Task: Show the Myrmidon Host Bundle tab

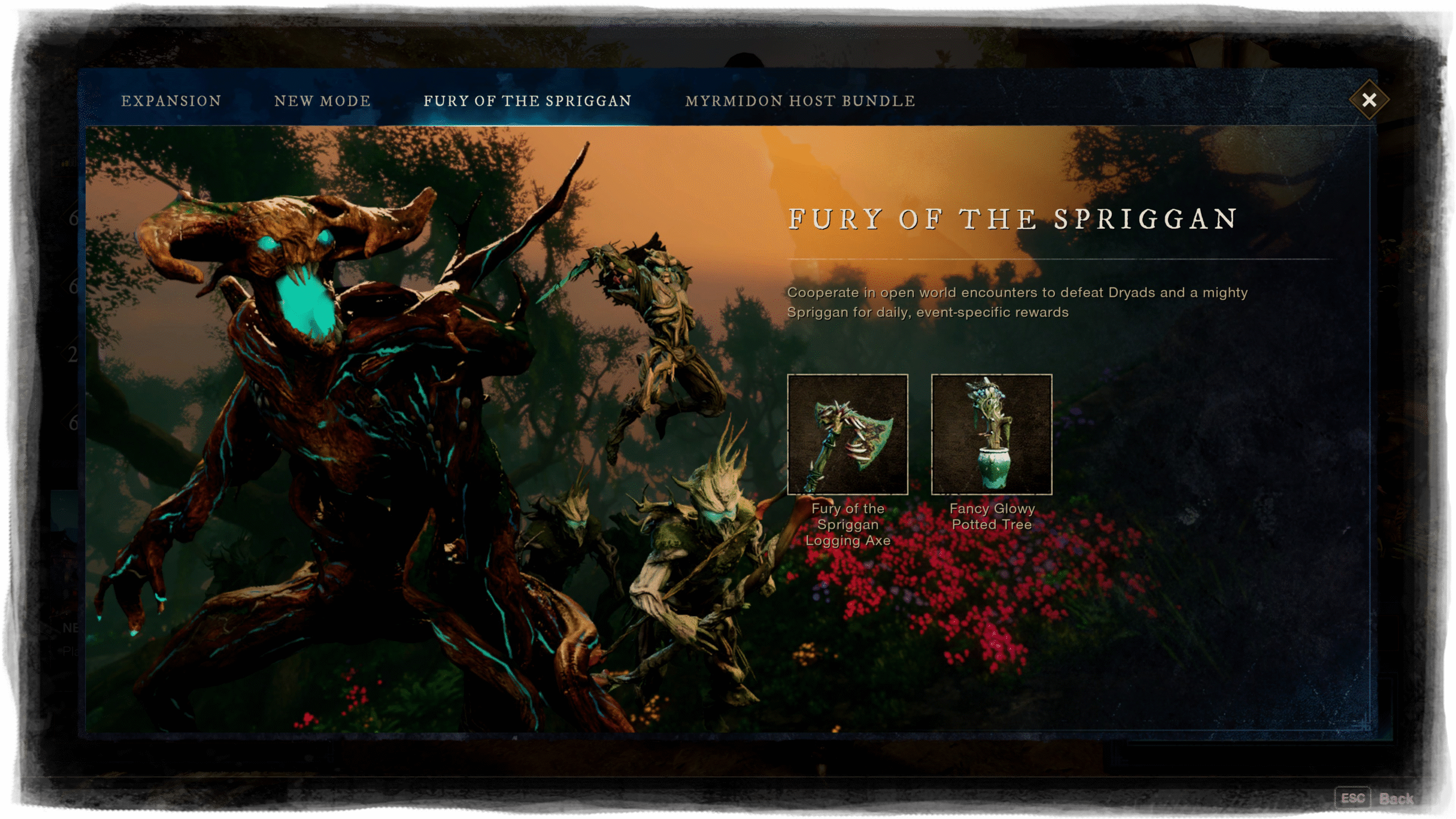Action: [800, 101]
